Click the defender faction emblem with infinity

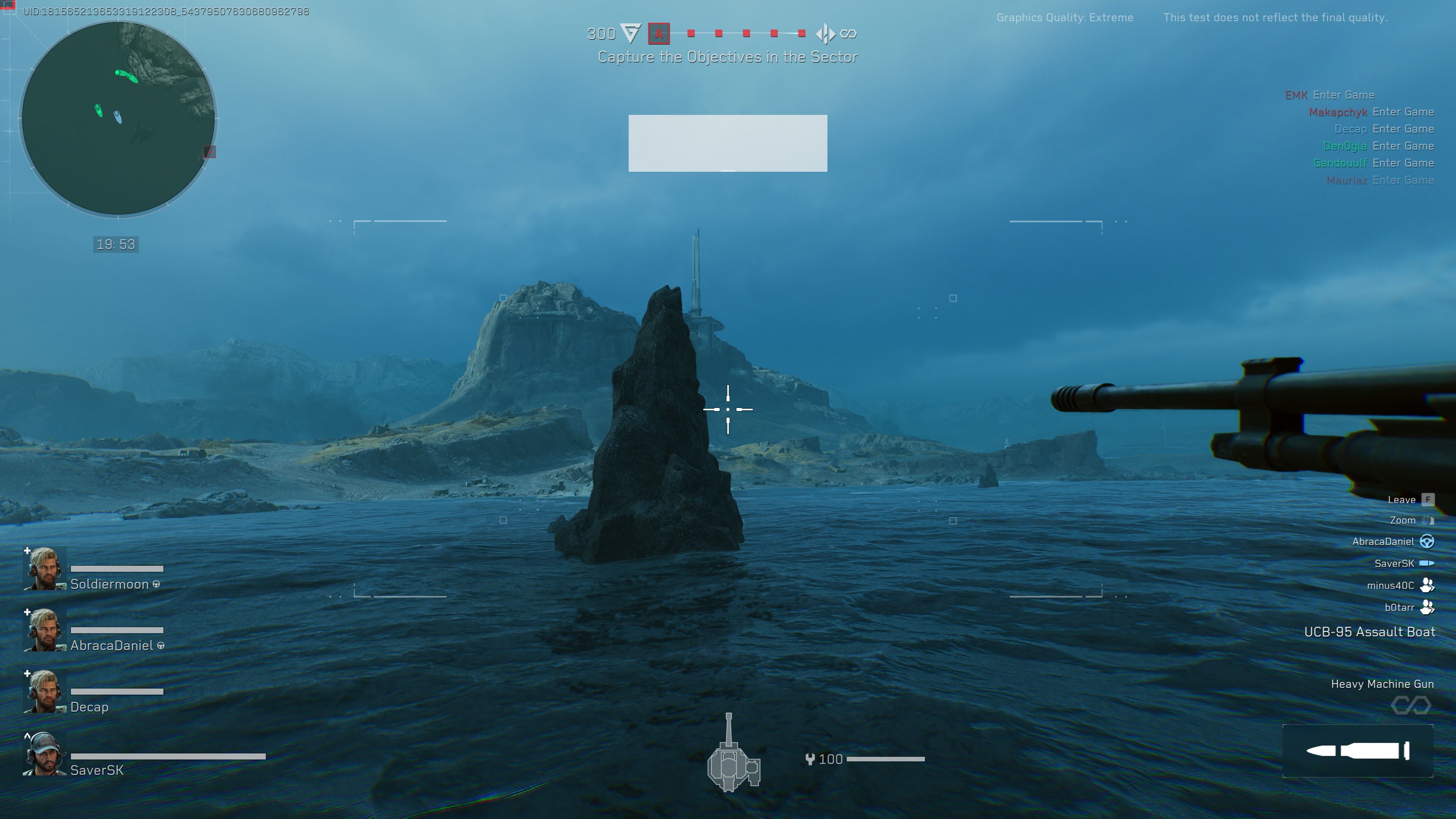tap(825, 34)
